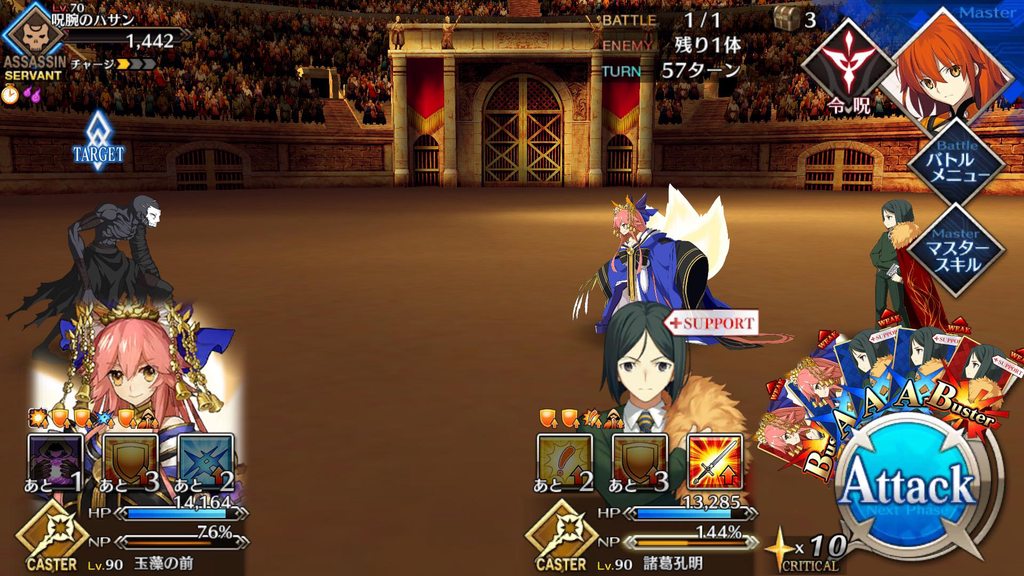
Task: Select Tamamo's dark purple skill icon
Action: (55, 461)
